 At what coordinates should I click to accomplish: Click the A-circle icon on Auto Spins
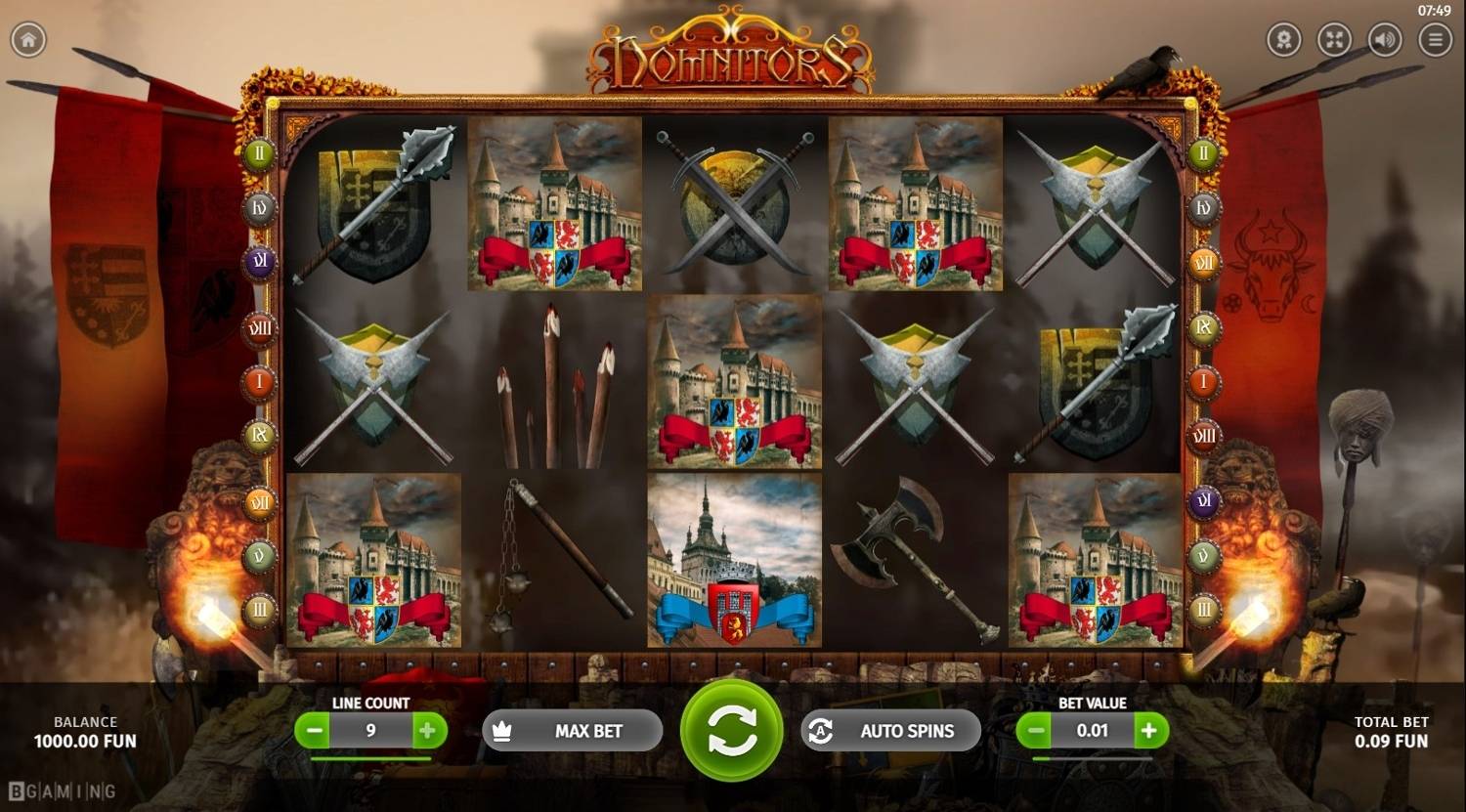(x=822, y=730)
